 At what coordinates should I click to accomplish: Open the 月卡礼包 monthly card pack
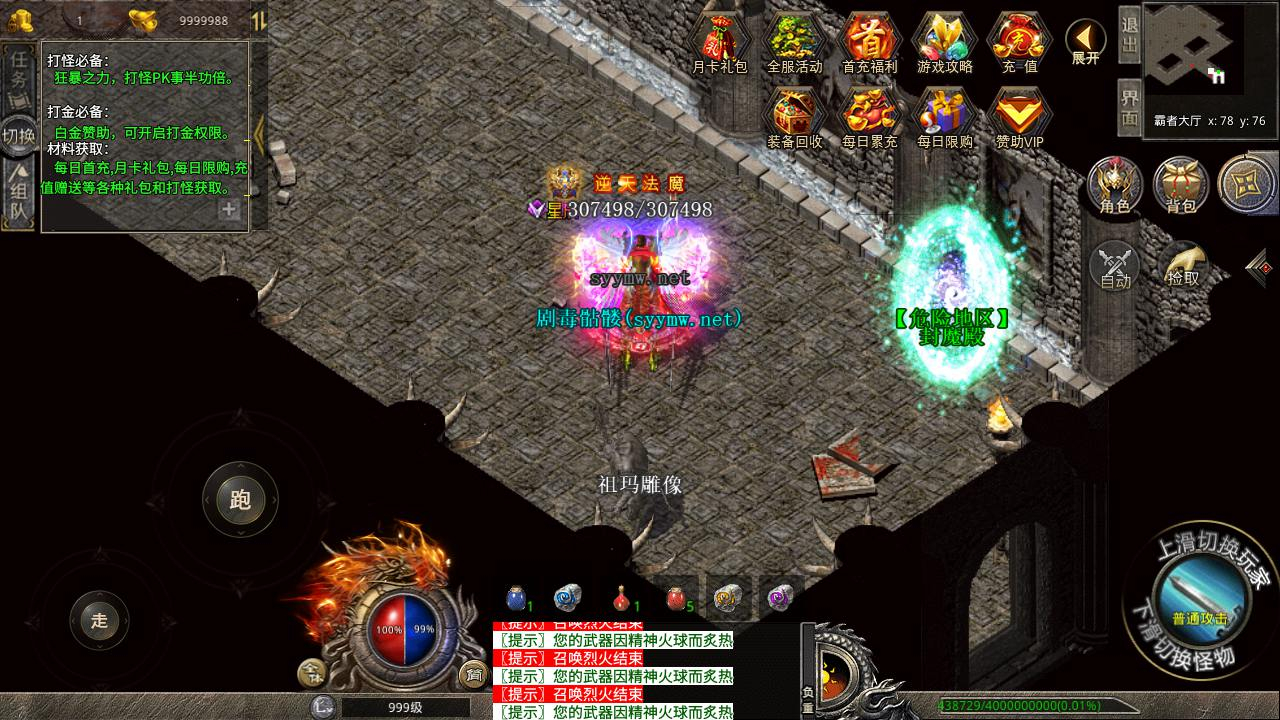720,43
